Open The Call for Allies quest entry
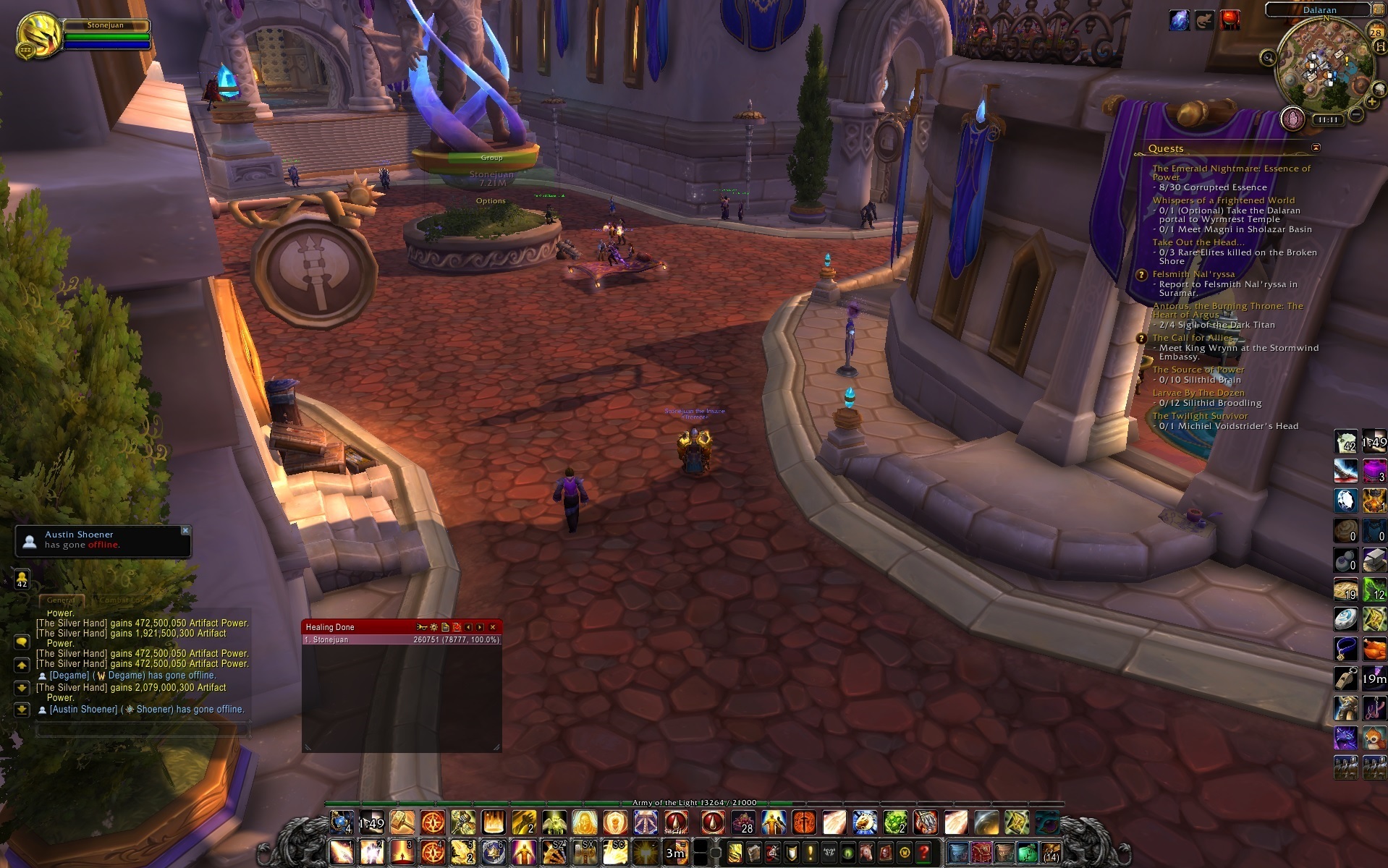Screen dimensions: 1388x868 [1193, 338]
